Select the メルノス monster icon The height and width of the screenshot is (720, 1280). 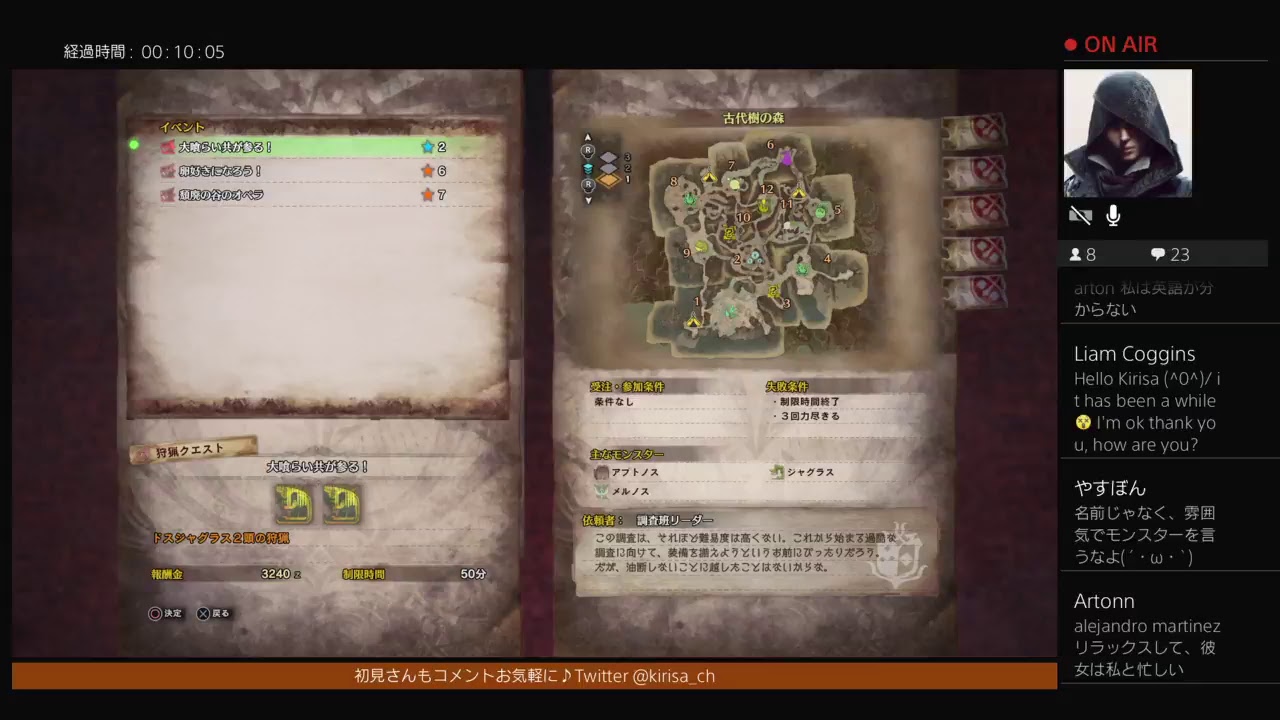[601, 491]
